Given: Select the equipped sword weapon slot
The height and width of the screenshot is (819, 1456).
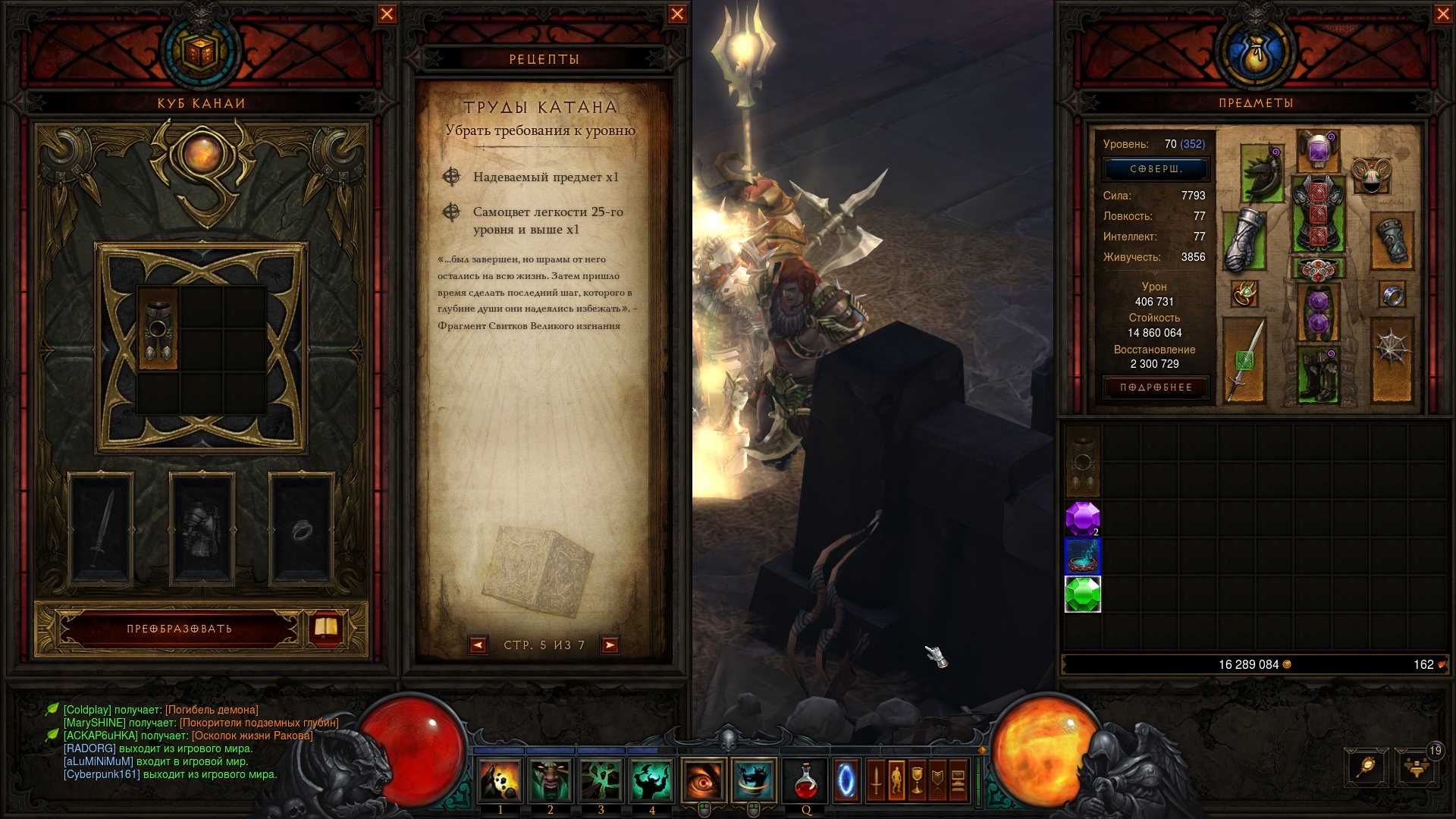Looking at the screenshot, I should [1244, 360].
